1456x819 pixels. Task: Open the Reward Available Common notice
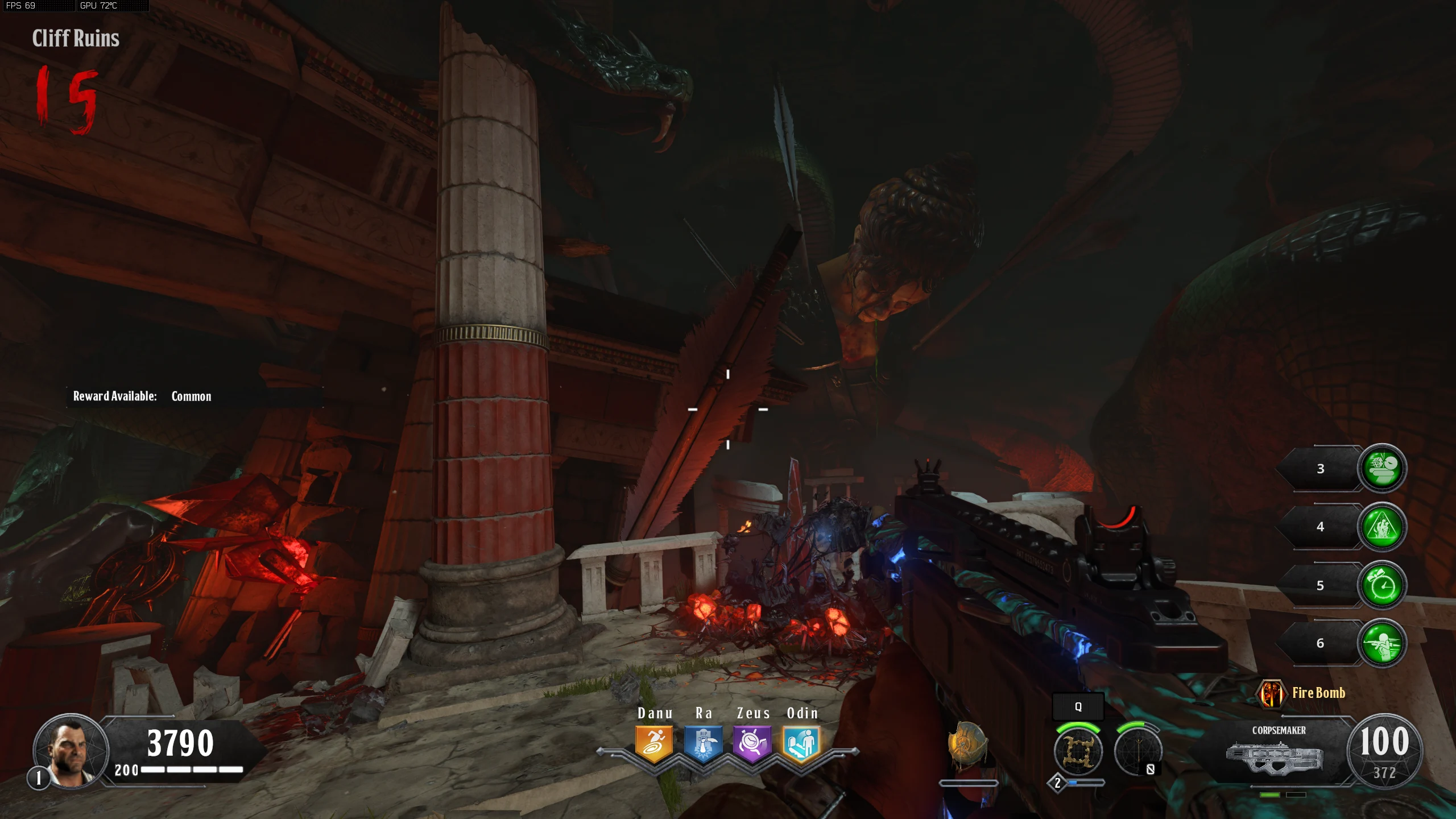tap(142, 396)
